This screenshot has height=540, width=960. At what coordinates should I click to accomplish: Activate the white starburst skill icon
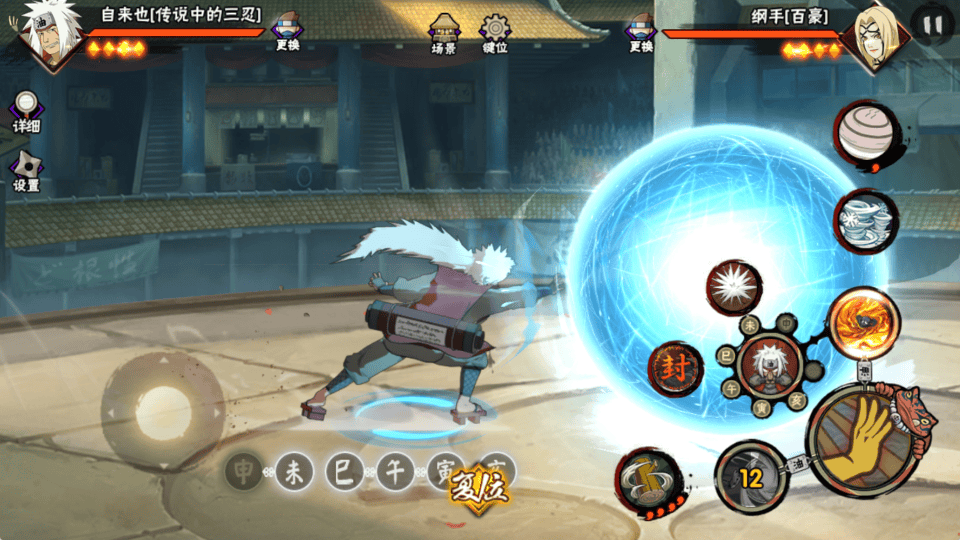point(735,288)
